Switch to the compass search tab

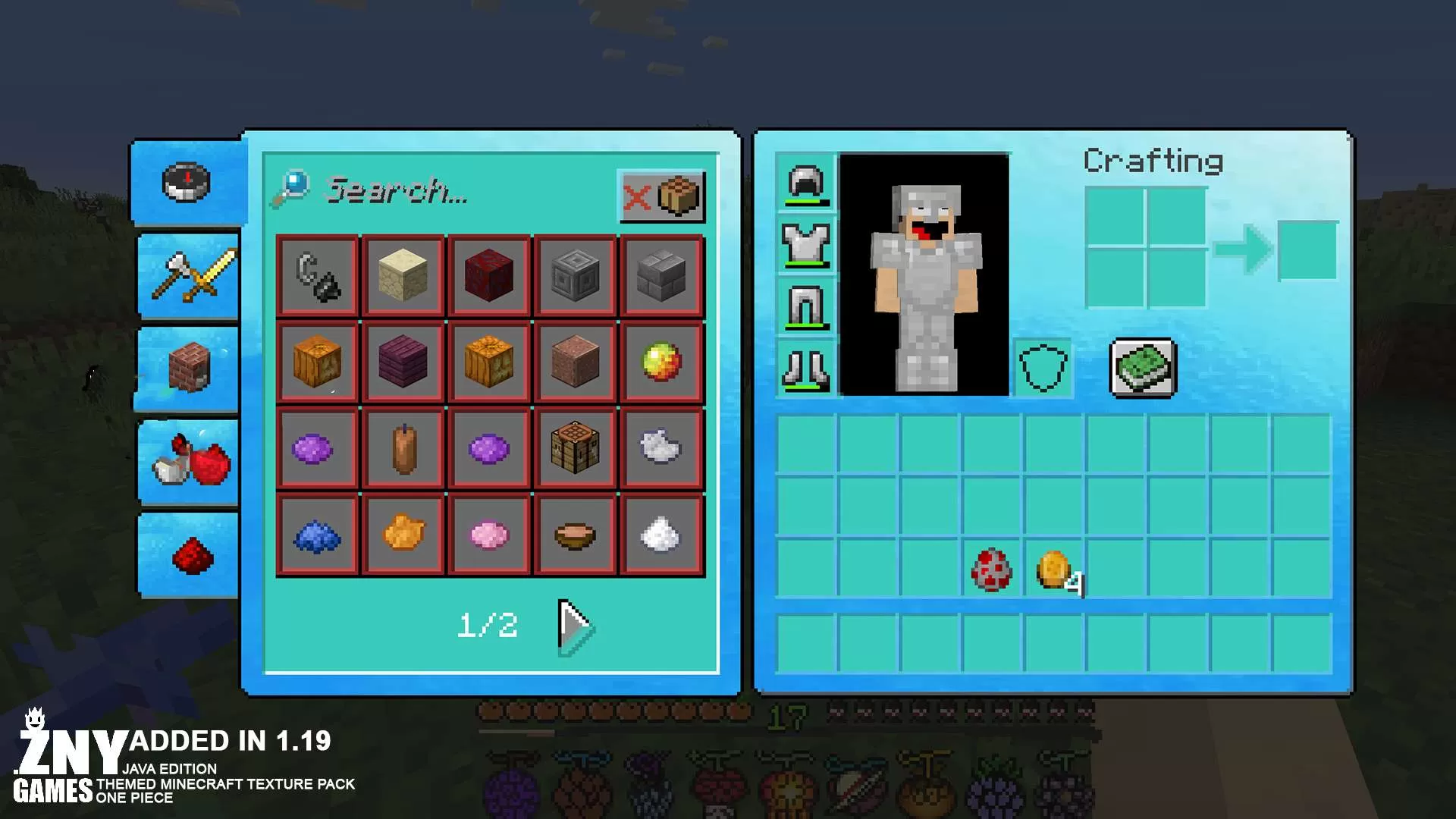[x=187, y=183]
